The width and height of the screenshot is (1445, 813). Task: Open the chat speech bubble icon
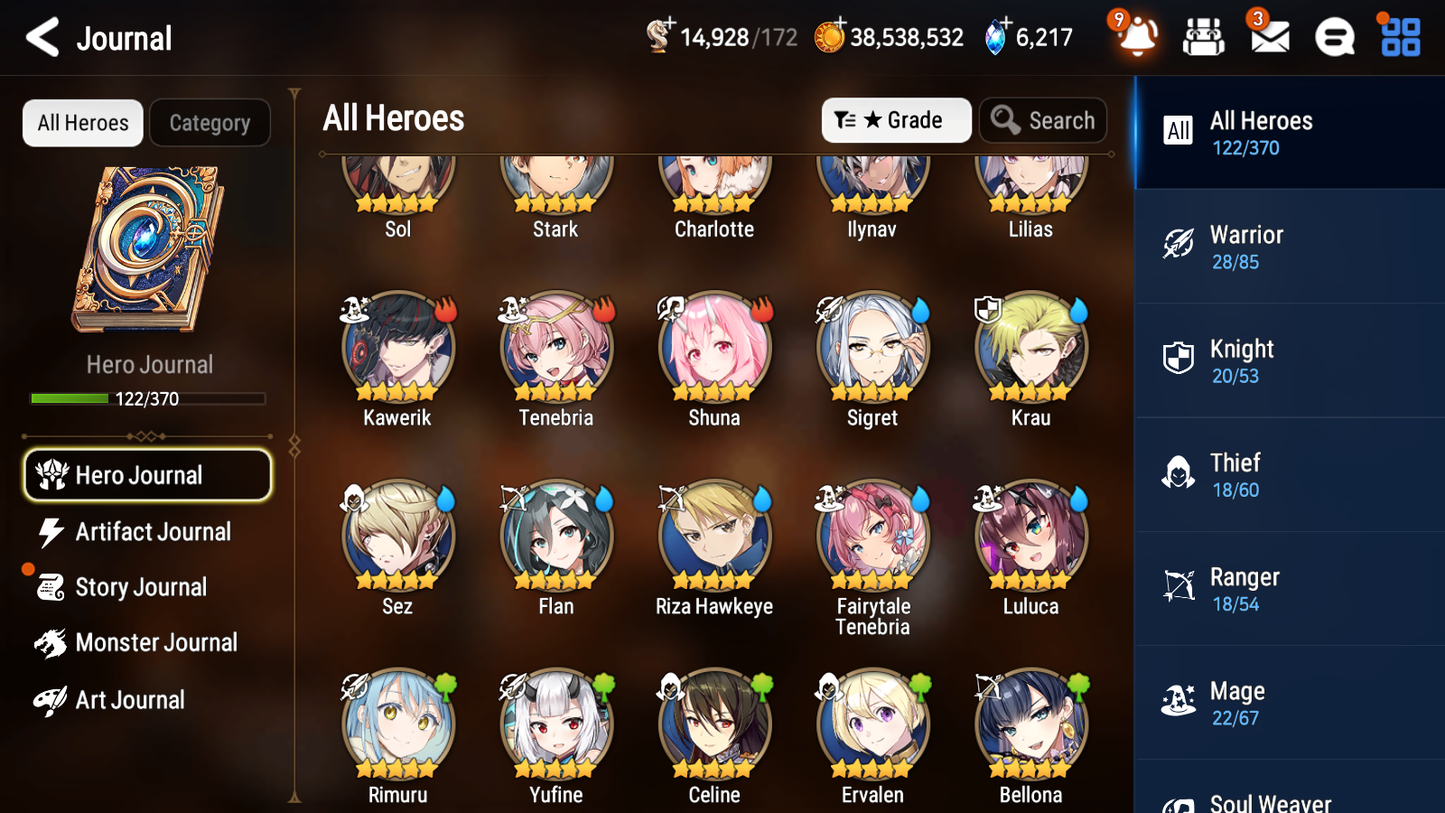click(x=1334, y=36)
